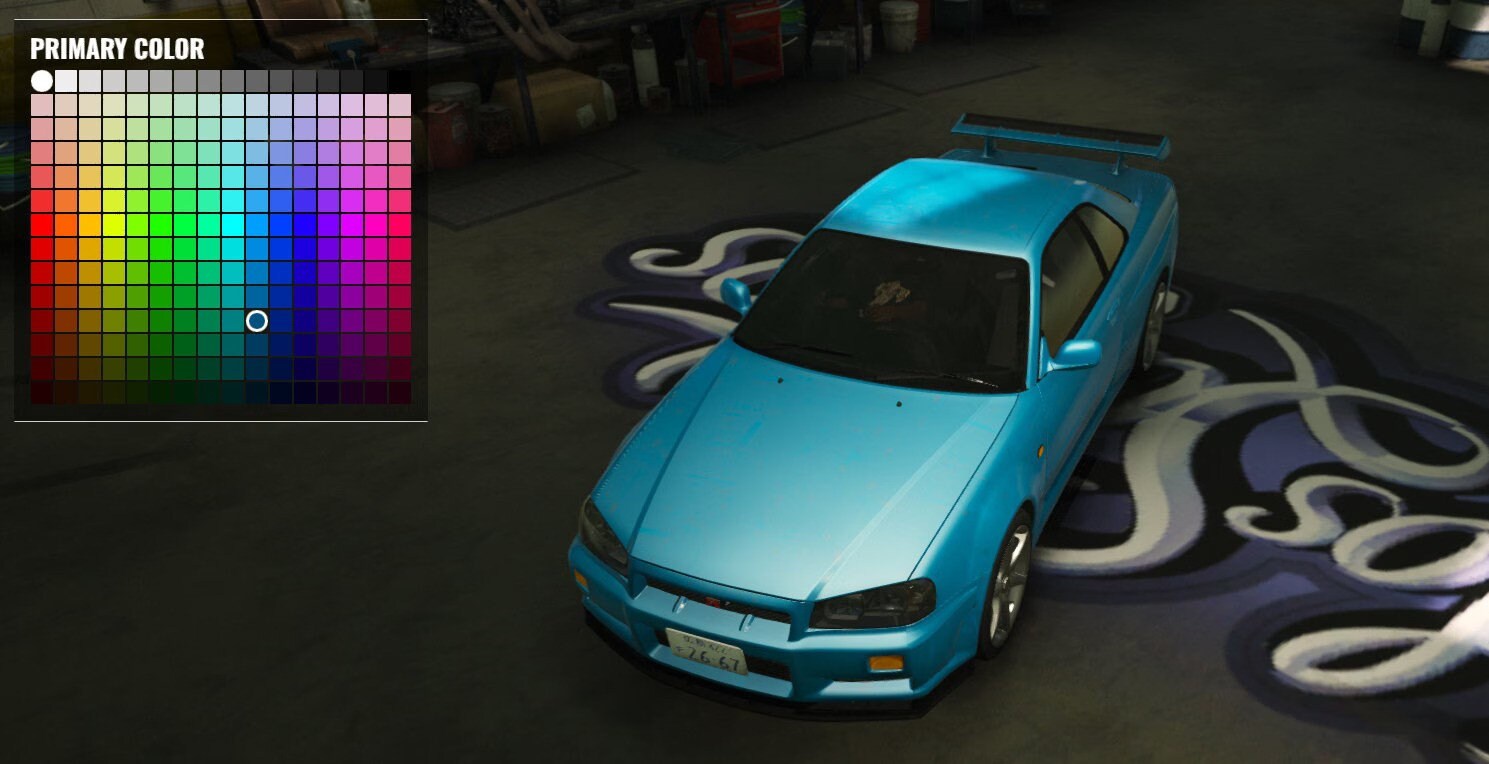1489x764 pixels.
Task: Click the currently selected teal swatch
Action: click(257, 321)
